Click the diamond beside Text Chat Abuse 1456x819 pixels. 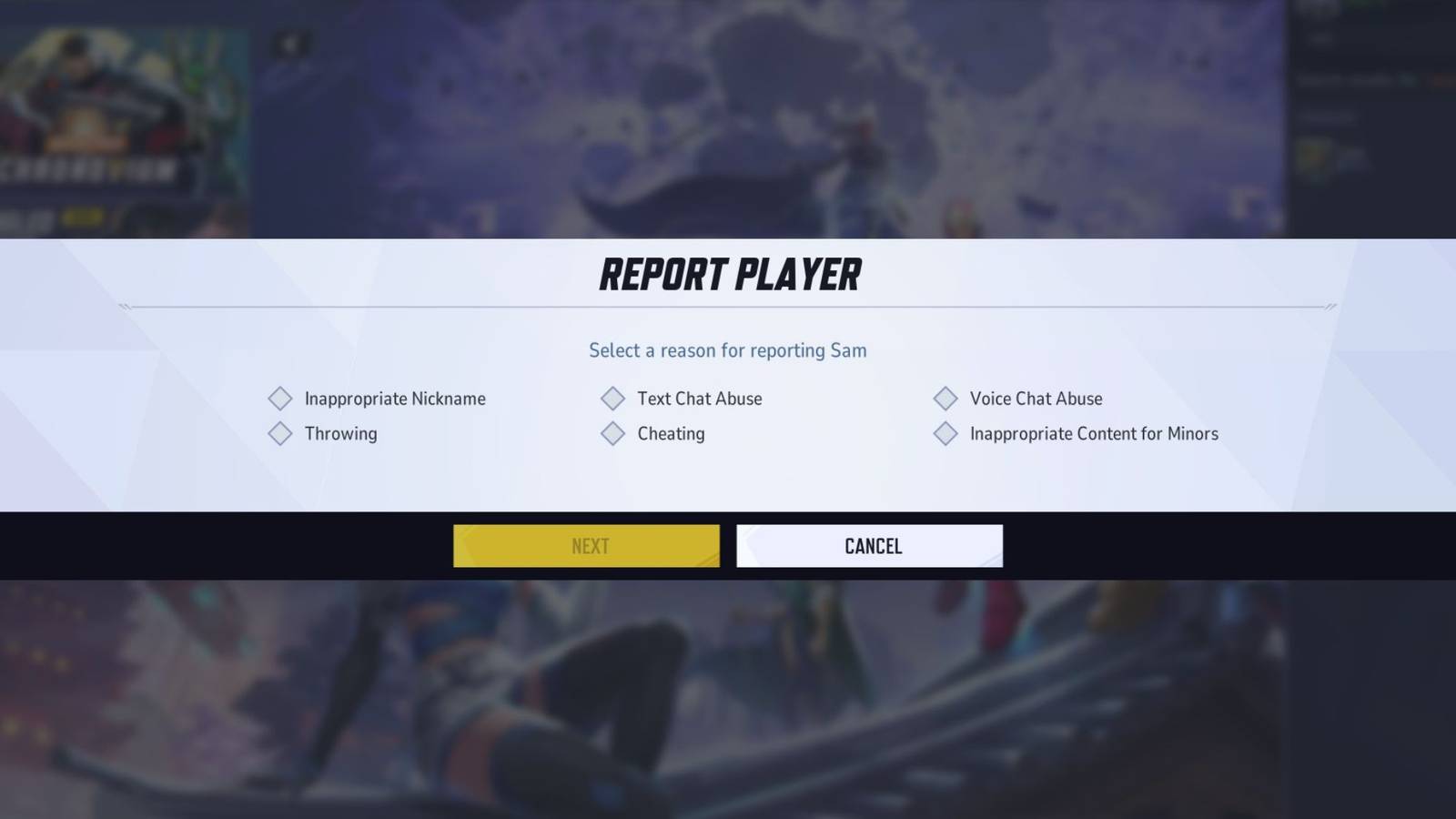click(612, 399)
